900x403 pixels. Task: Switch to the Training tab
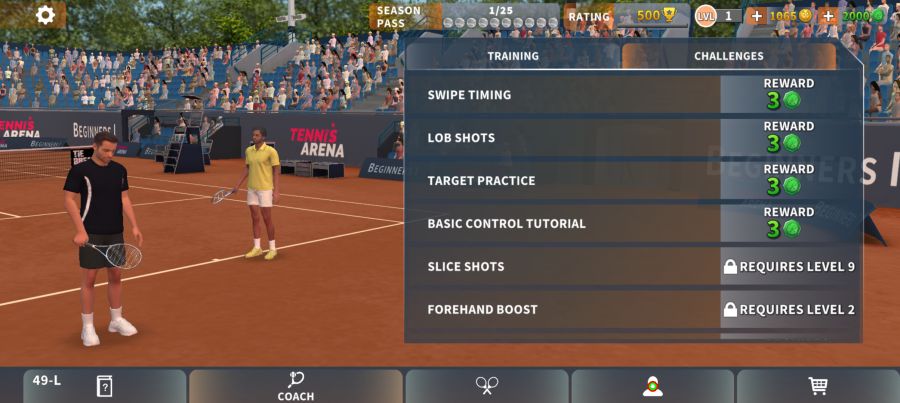click(x=513, y=56)
